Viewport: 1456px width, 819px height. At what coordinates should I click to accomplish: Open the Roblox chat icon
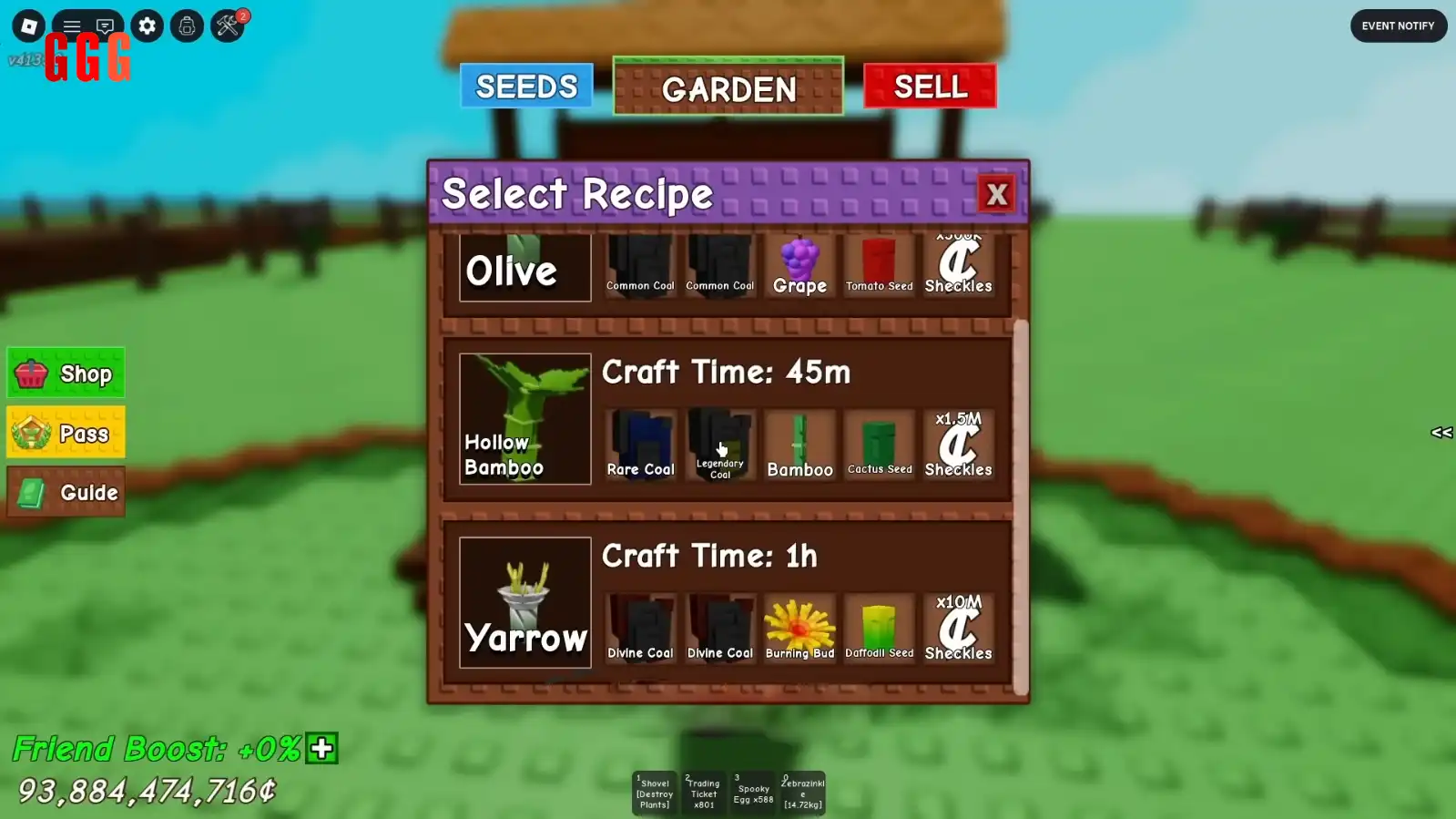point(105,26)
